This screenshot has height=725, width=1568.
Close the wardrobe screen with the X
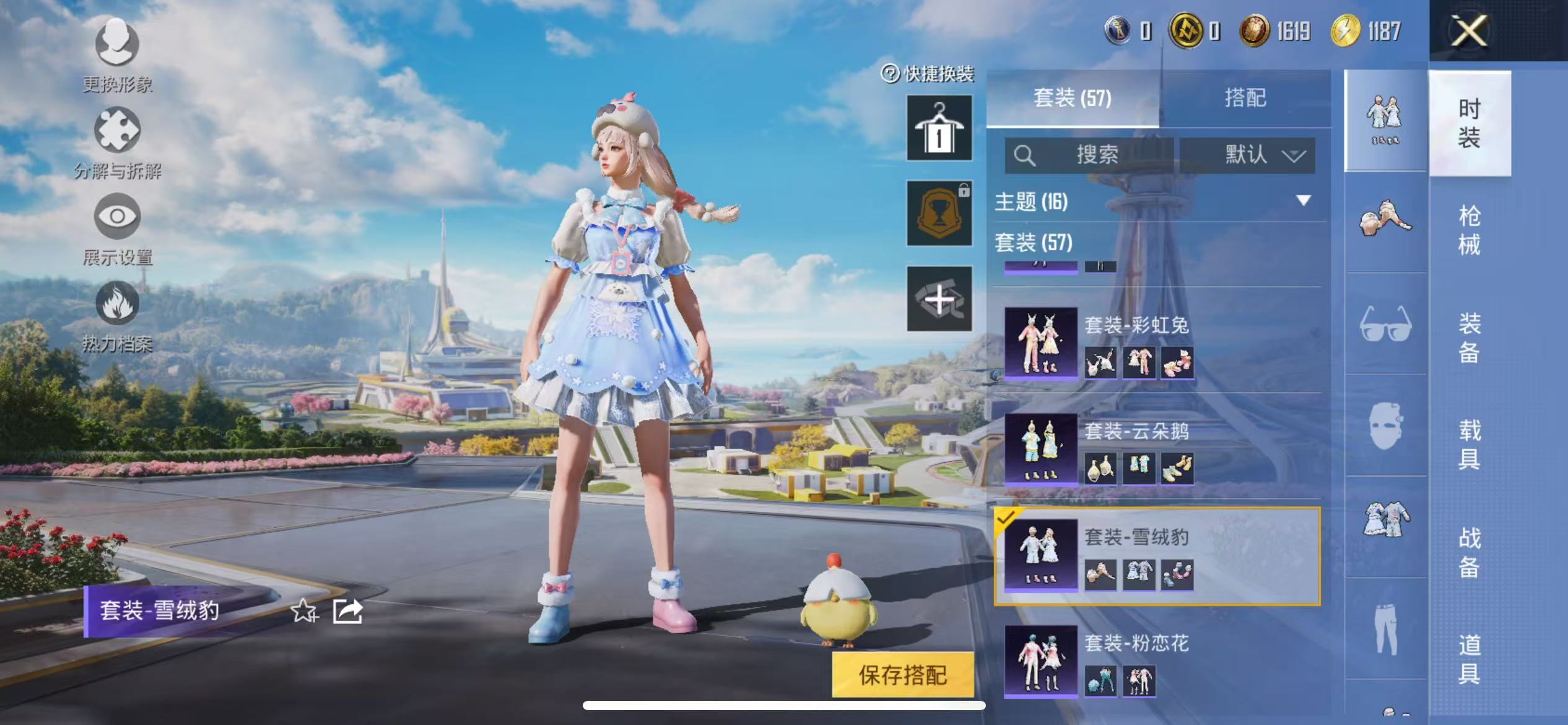(1469, 31)
